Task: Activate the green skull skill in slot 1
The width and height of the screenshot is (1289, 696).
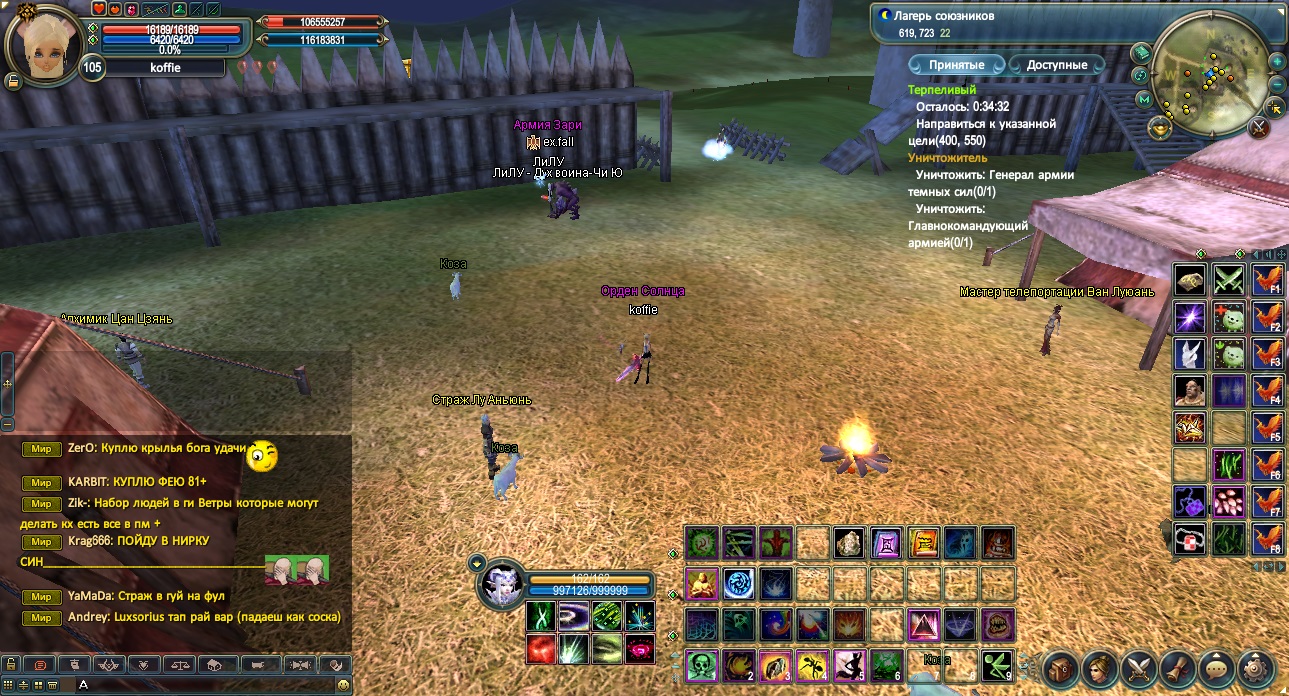Action: (701, 665)
